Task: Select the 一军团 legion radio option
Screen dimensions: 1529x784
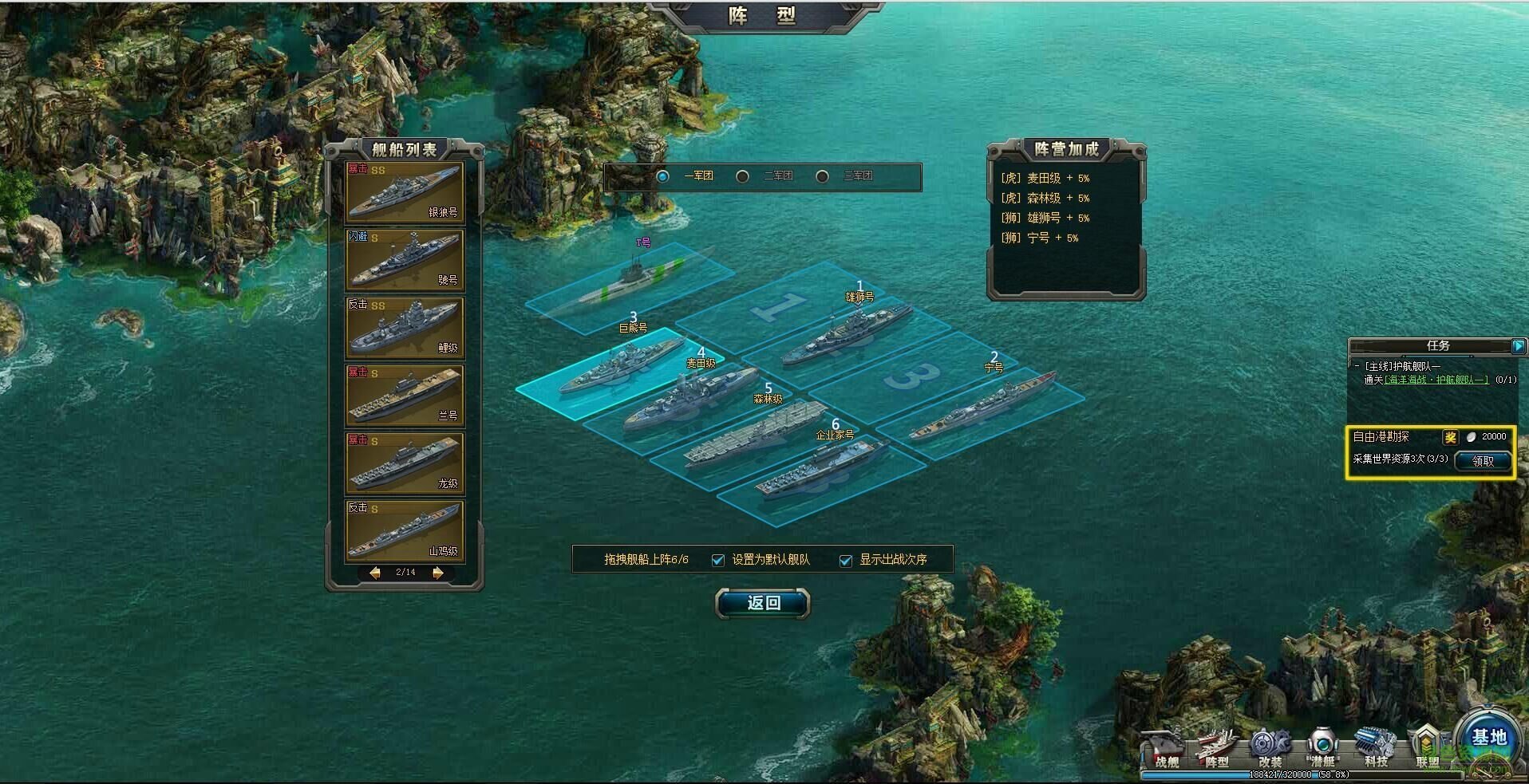Action: click(663, 176)
